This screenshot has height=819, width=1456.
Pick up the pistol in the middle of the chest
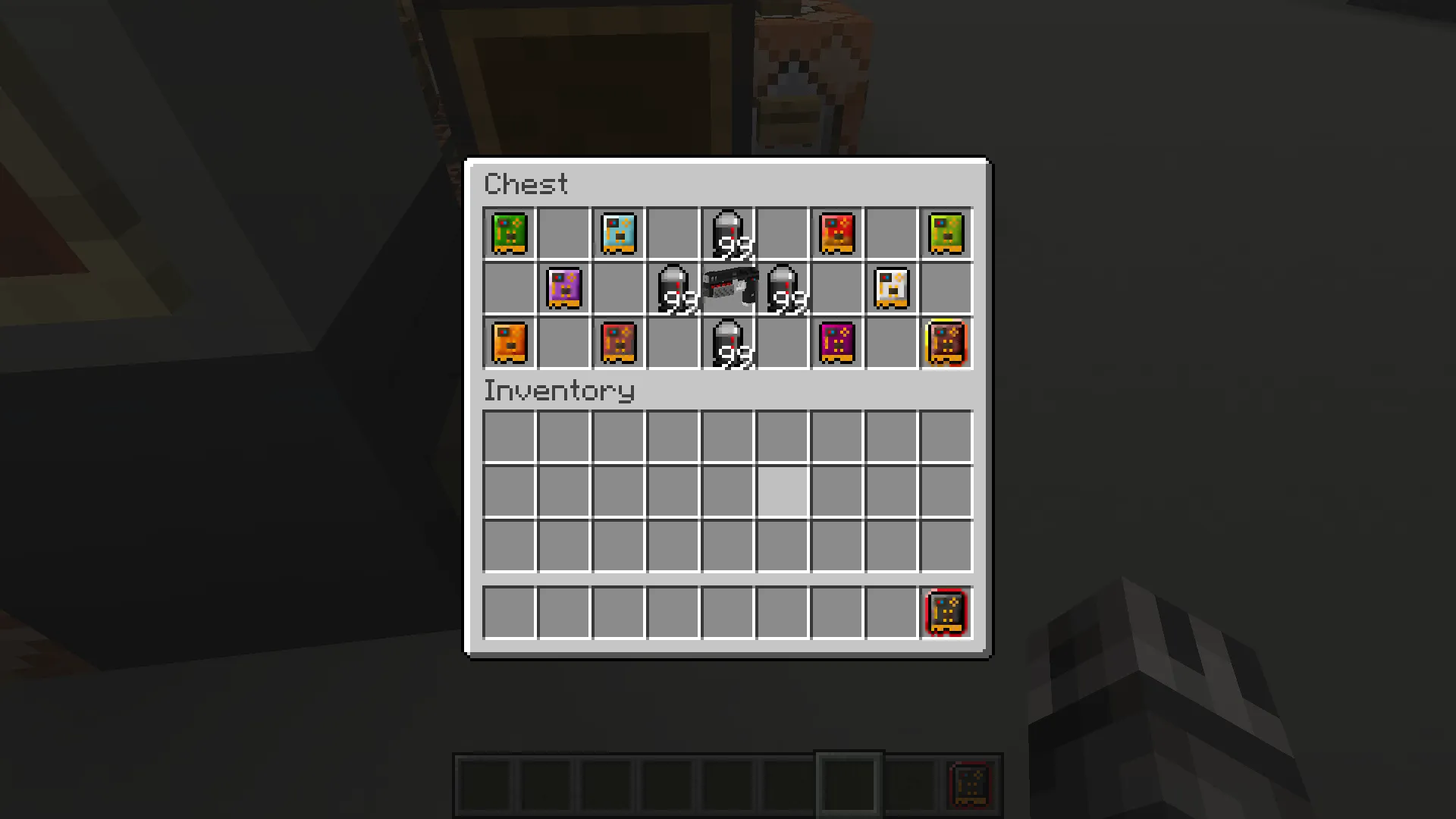click(726, 288)
